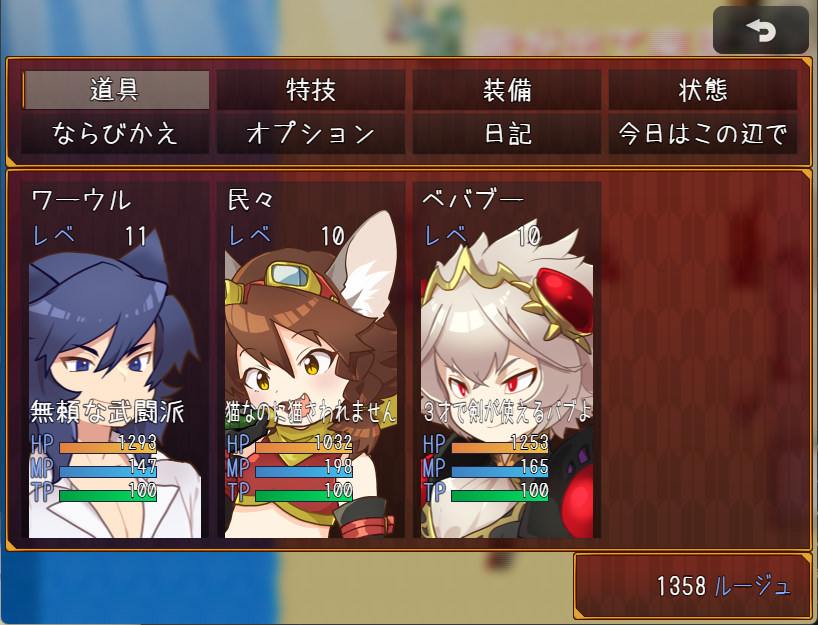Choose party member 民々
Screen dimensions: 818x625
[x=311, y=360]
